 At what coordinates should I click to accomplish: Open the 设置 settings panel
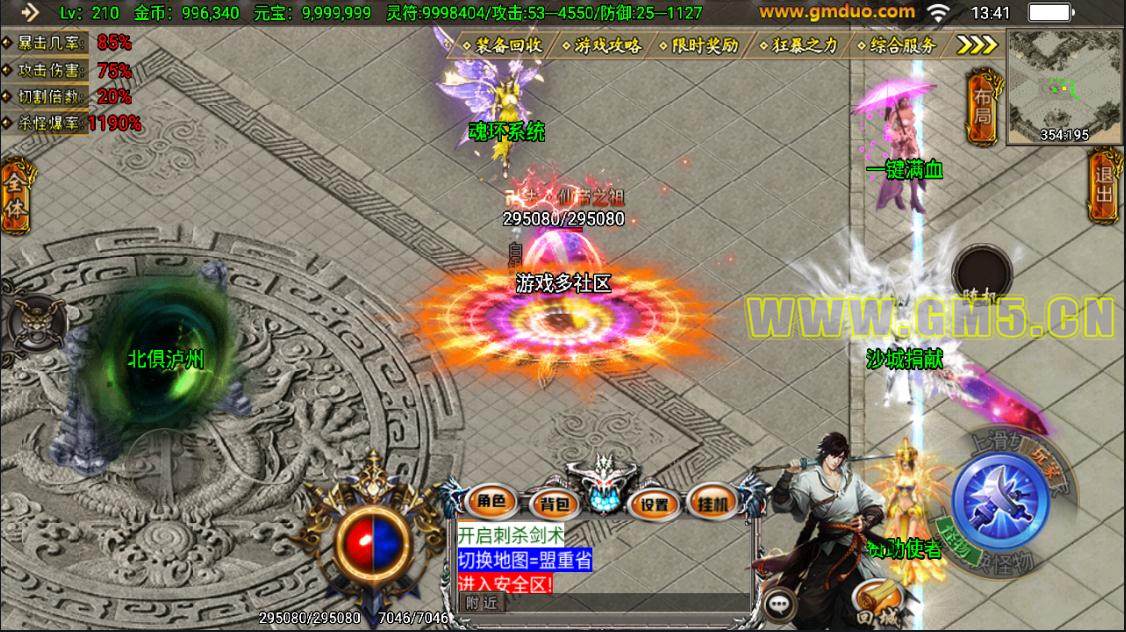[655, 503]
